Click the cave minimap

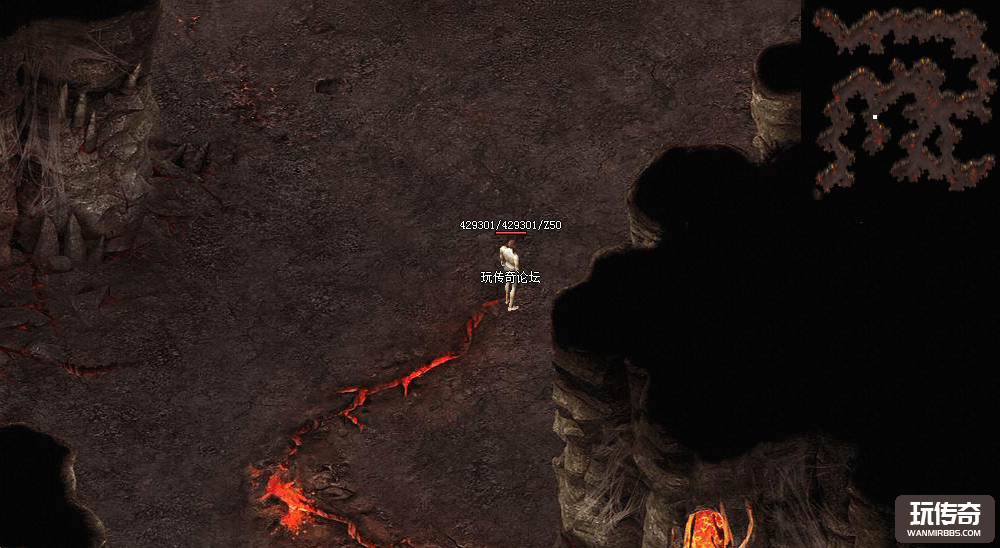pyautogui.click(x=900, y=98)
